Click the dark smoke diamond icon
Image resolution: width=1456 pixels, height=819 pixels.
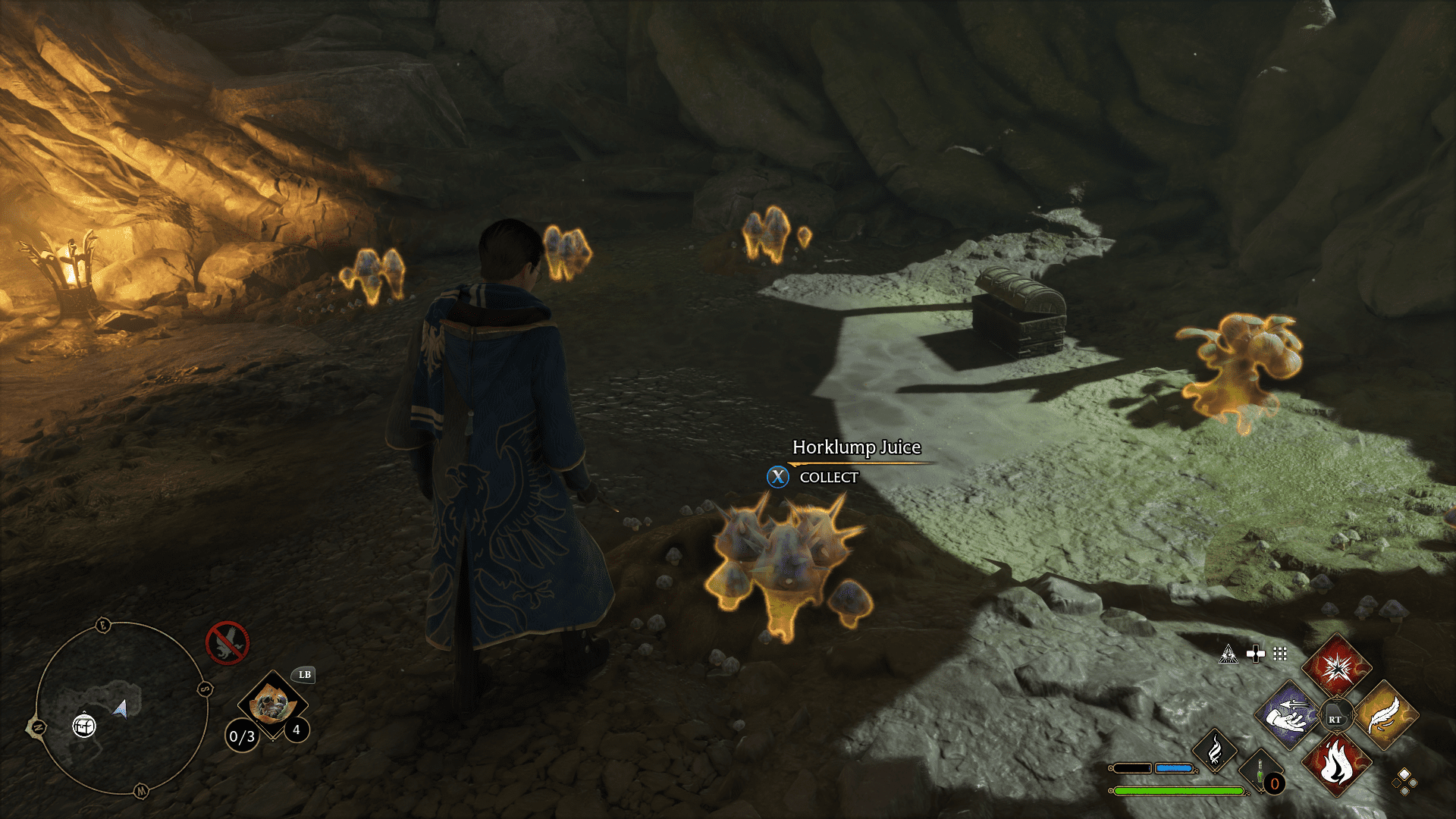1215,752
